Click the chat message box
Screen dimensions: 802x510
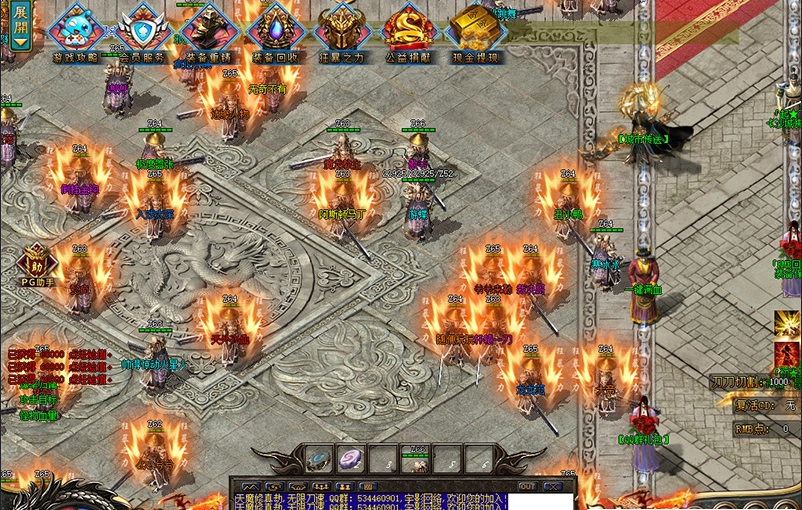tap(400, 499)
